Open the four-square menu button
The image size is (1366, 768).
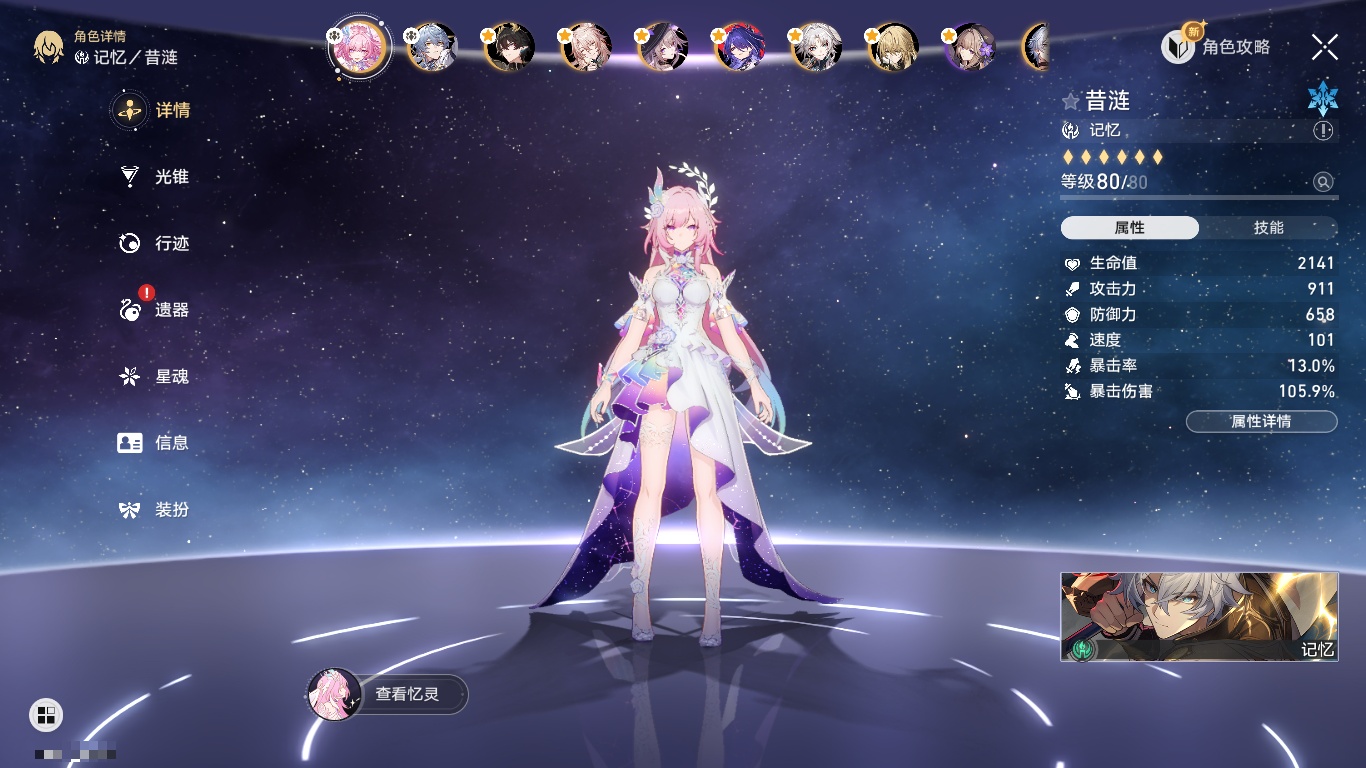coord(46,714)
